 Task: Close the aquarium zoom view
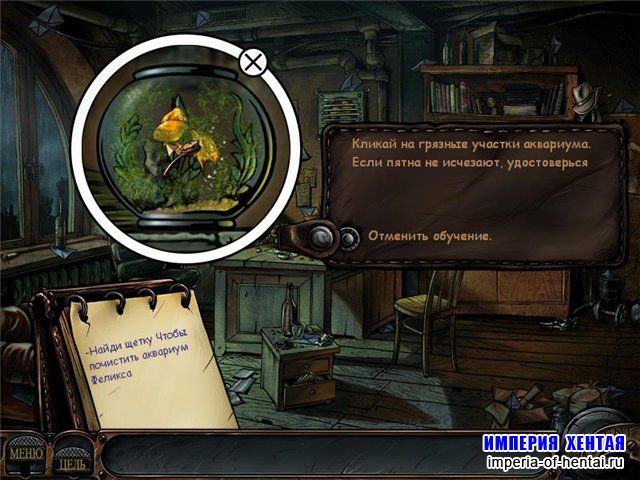[x=253, y=63]
